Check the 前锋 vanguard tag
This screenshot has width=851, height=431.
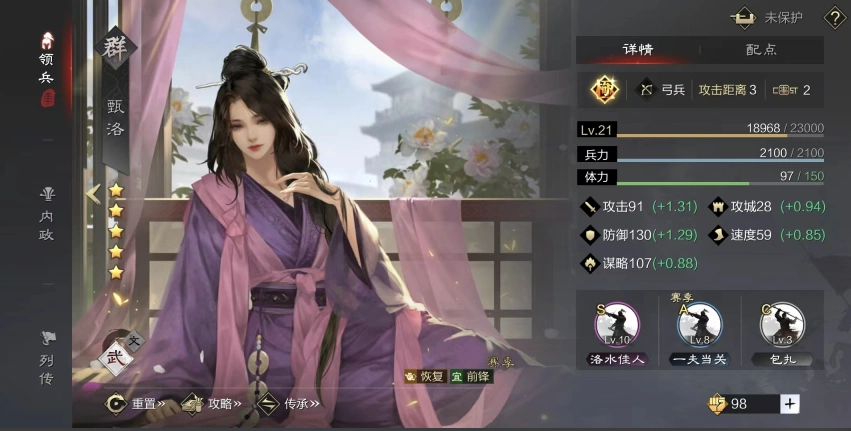(x=471, y=377)
